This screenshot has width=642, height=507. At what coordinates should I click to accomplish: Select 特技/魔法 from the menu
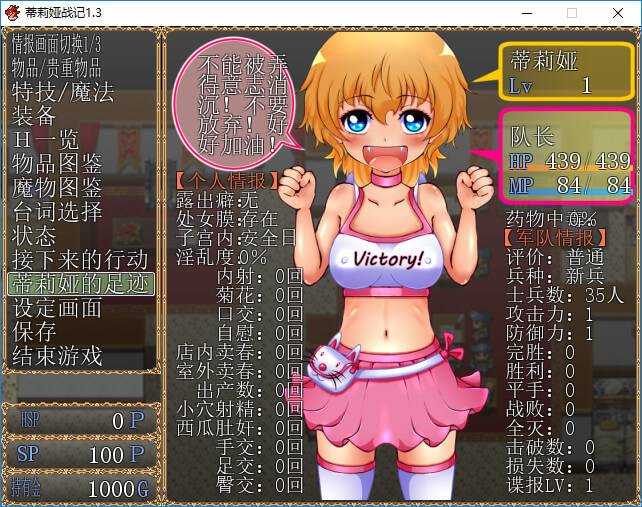pyautogui.click(x=62, y=92)
